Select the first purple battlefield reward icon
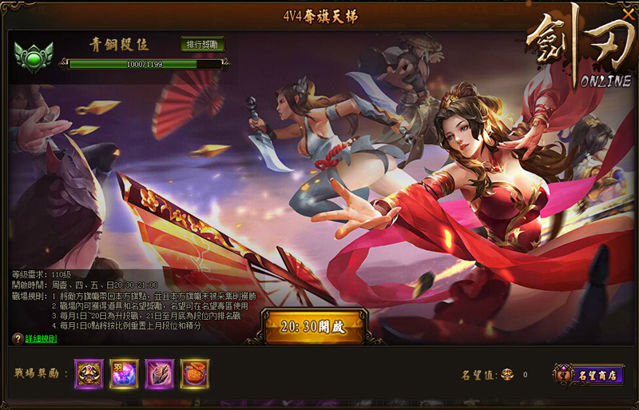639x410 pixels. (x=89, y=374)
